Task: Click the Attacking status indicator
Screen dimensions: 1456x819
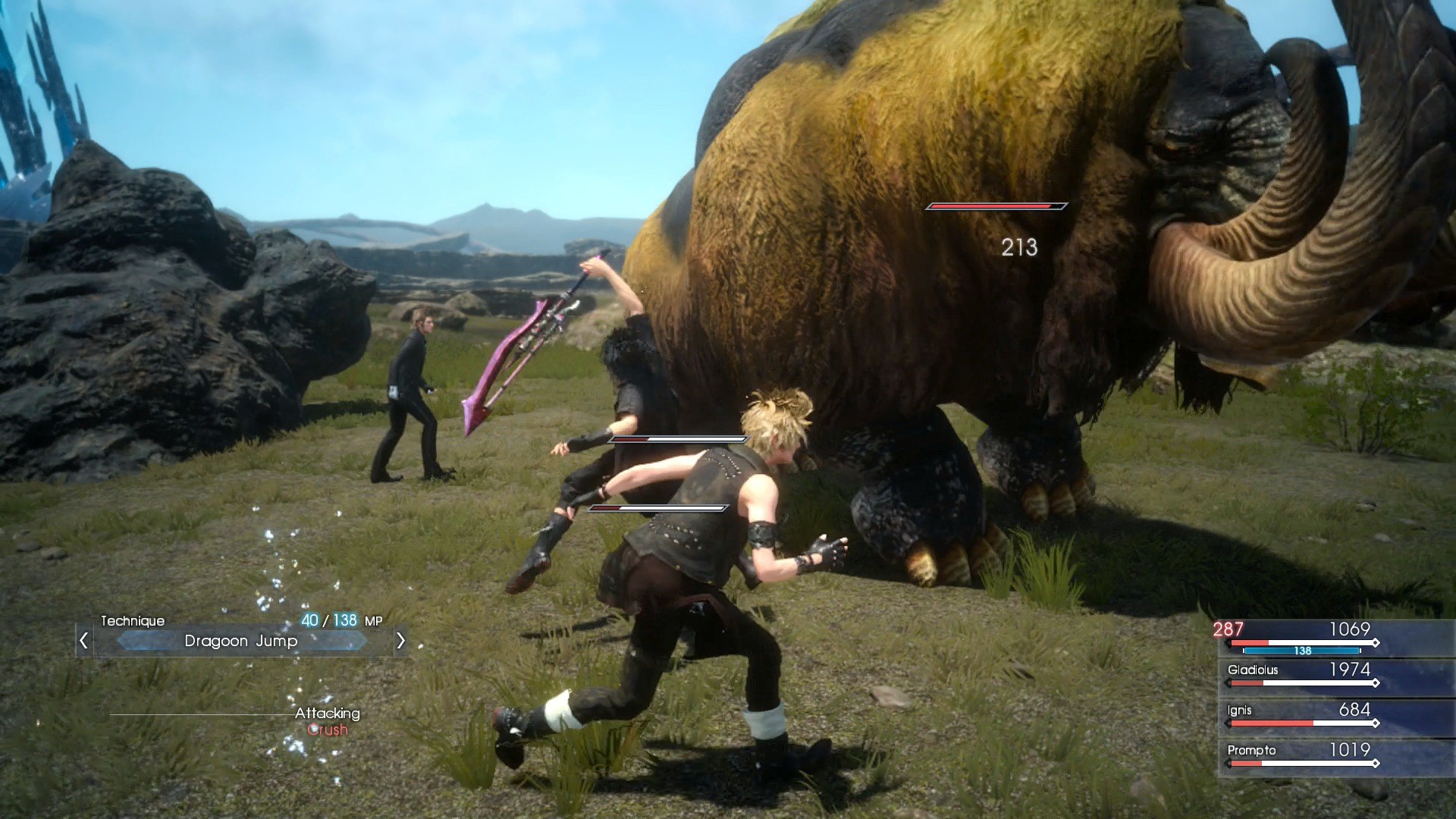Action: pyautogui.click(x=328, y=713)
